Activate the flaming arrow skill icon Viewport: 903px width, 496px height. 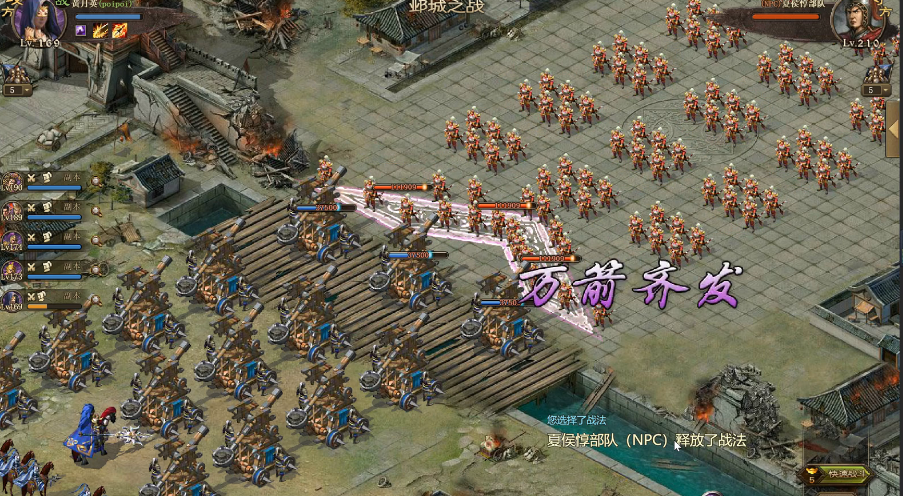point(118,31)
